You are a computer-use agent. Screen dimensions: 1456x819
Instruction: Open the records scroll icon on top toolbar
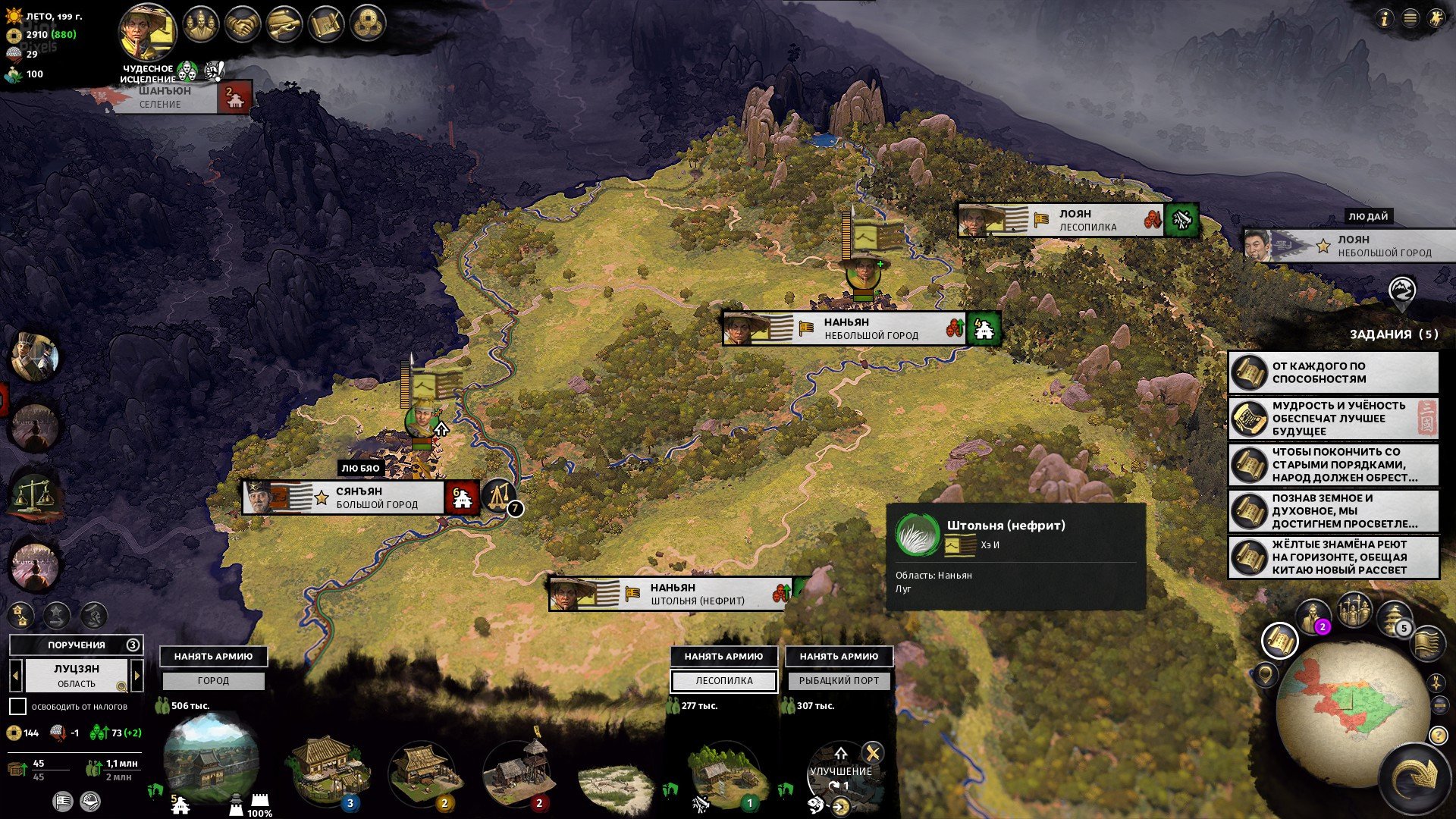pos(285,24)
